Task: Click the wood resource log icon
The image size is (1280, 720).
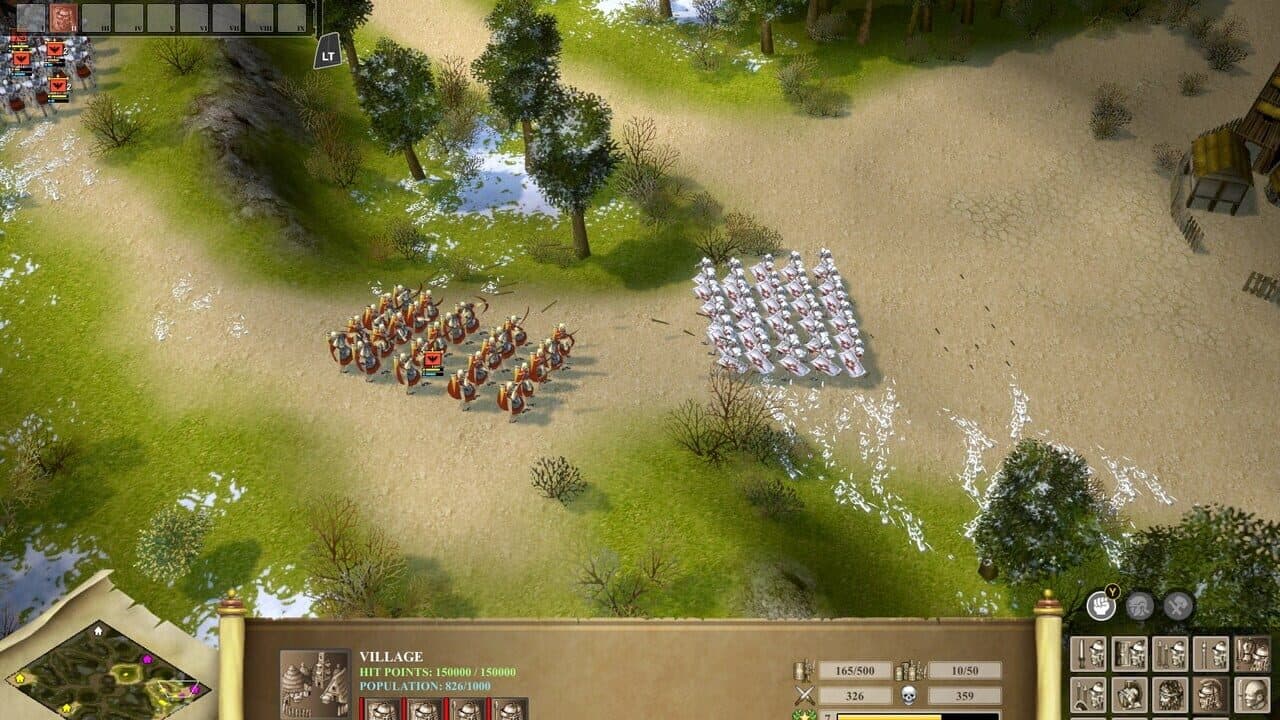Action: pyautogui.click(x=803, y=670)
